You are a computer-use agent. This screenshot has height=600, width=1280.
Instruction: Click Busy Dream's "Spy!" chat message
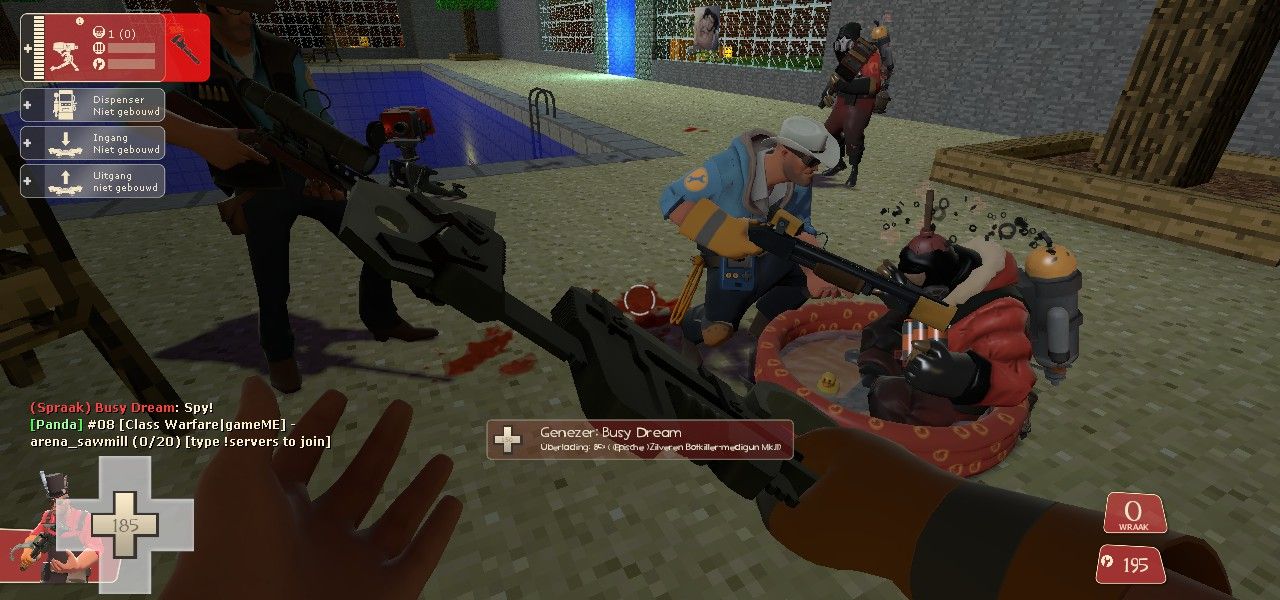[x=122, y=408]
